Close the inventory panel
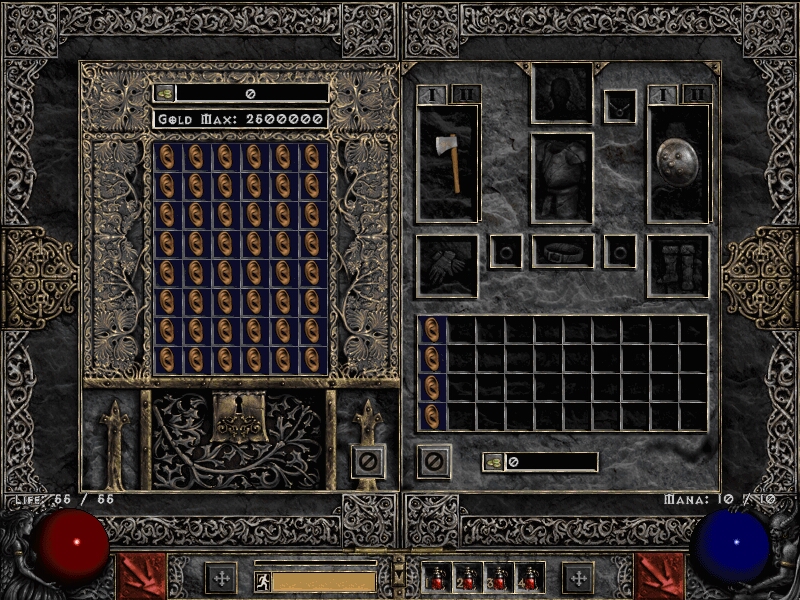Screen dimensions: 800x600 pos(433,461)
